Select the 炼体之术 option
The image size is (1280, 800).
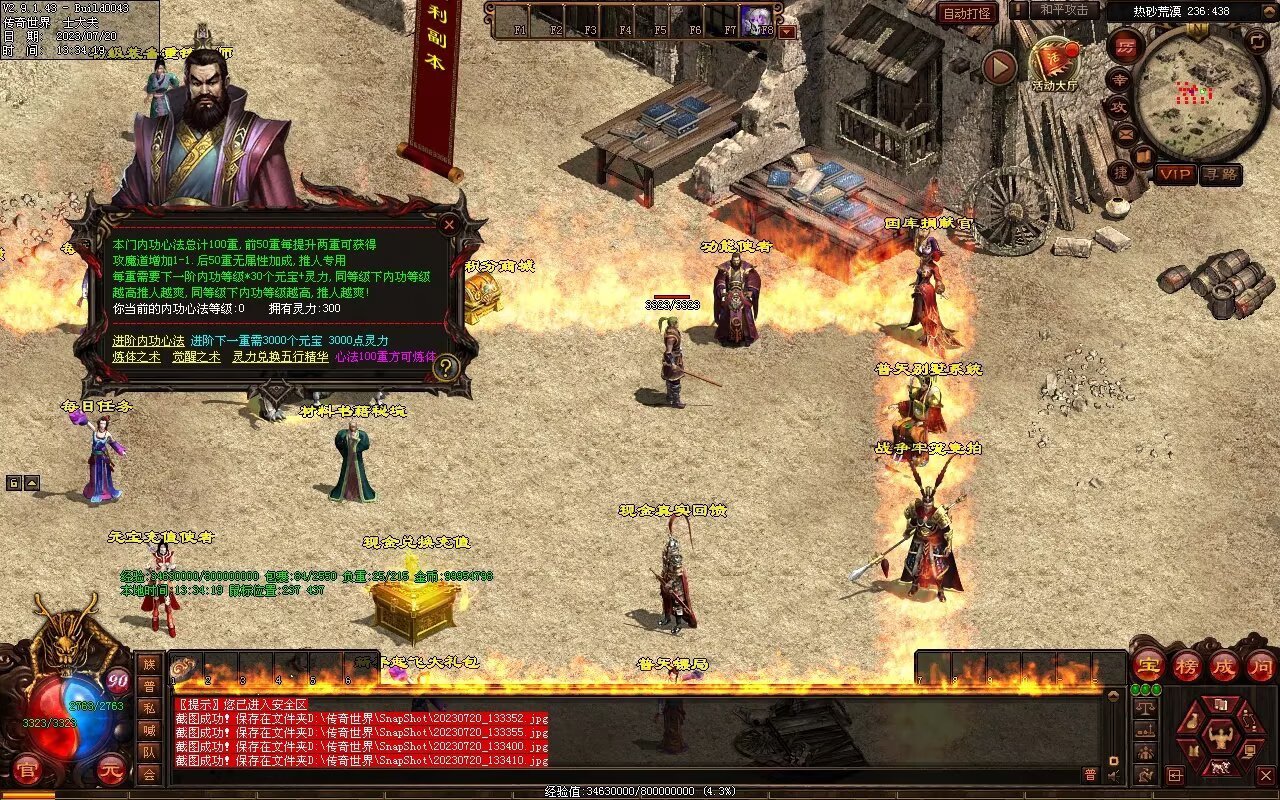coord(136,357)
